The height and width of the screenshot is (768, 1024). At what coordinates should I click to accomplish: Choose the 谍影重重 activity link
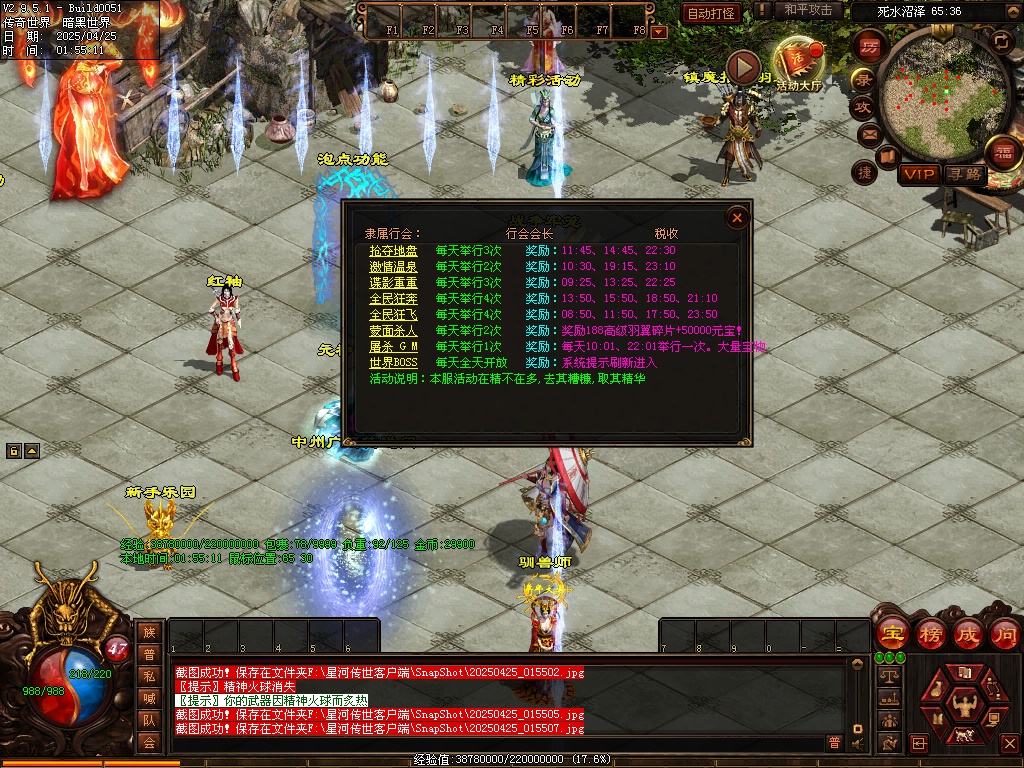pos(393,283)
